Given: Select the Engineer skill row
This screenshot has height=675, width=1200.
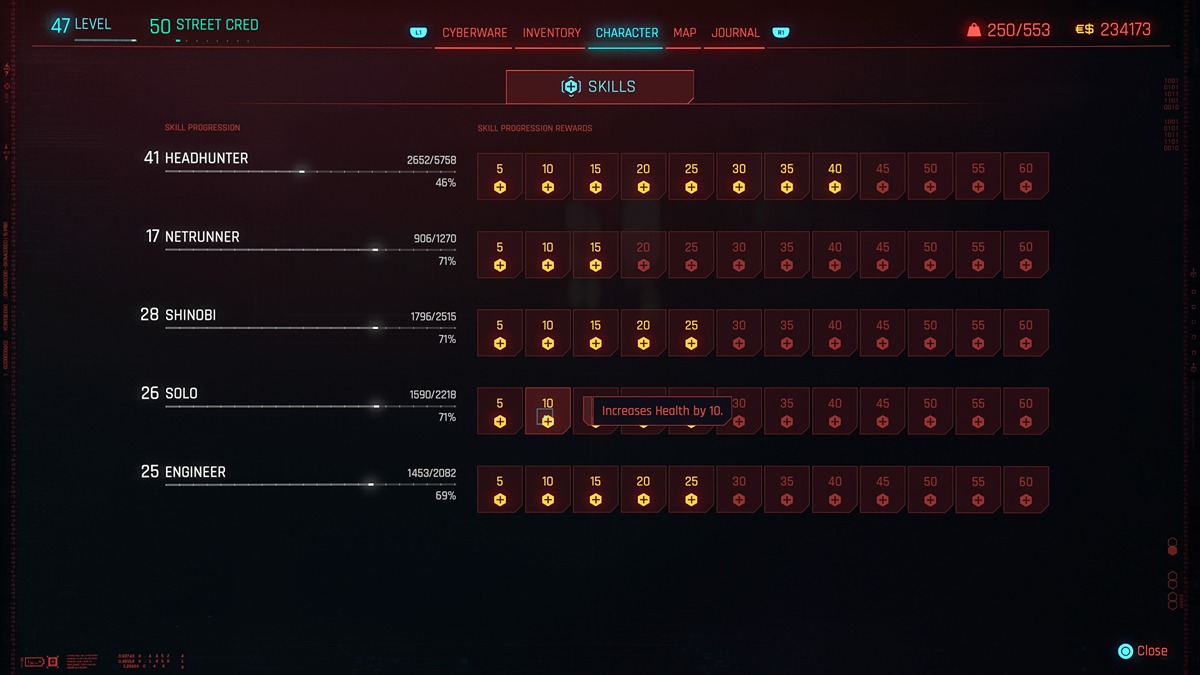Looking at the screenshot, I should coord(300,482).
